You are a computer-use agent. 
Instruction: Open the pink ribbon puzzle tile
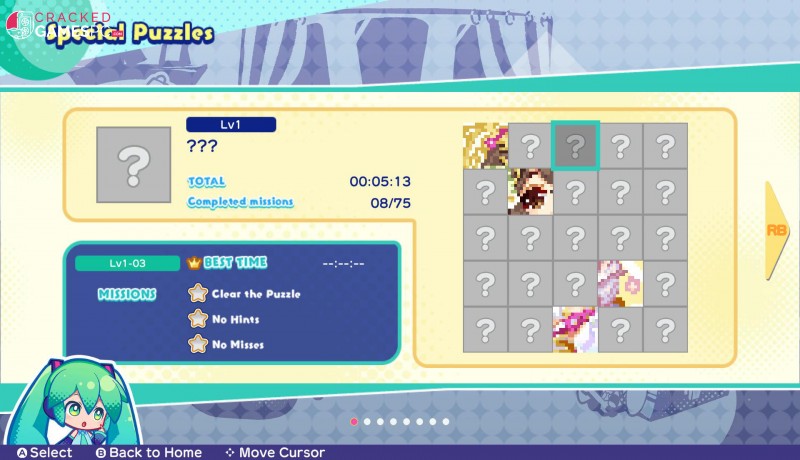coord(575,328)
